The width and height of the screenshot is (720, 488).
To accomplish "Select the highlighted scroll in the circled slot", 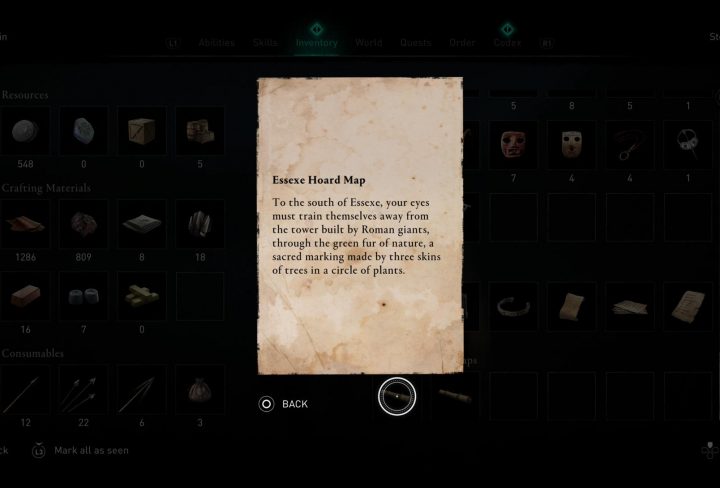I will tap(397, 397).
